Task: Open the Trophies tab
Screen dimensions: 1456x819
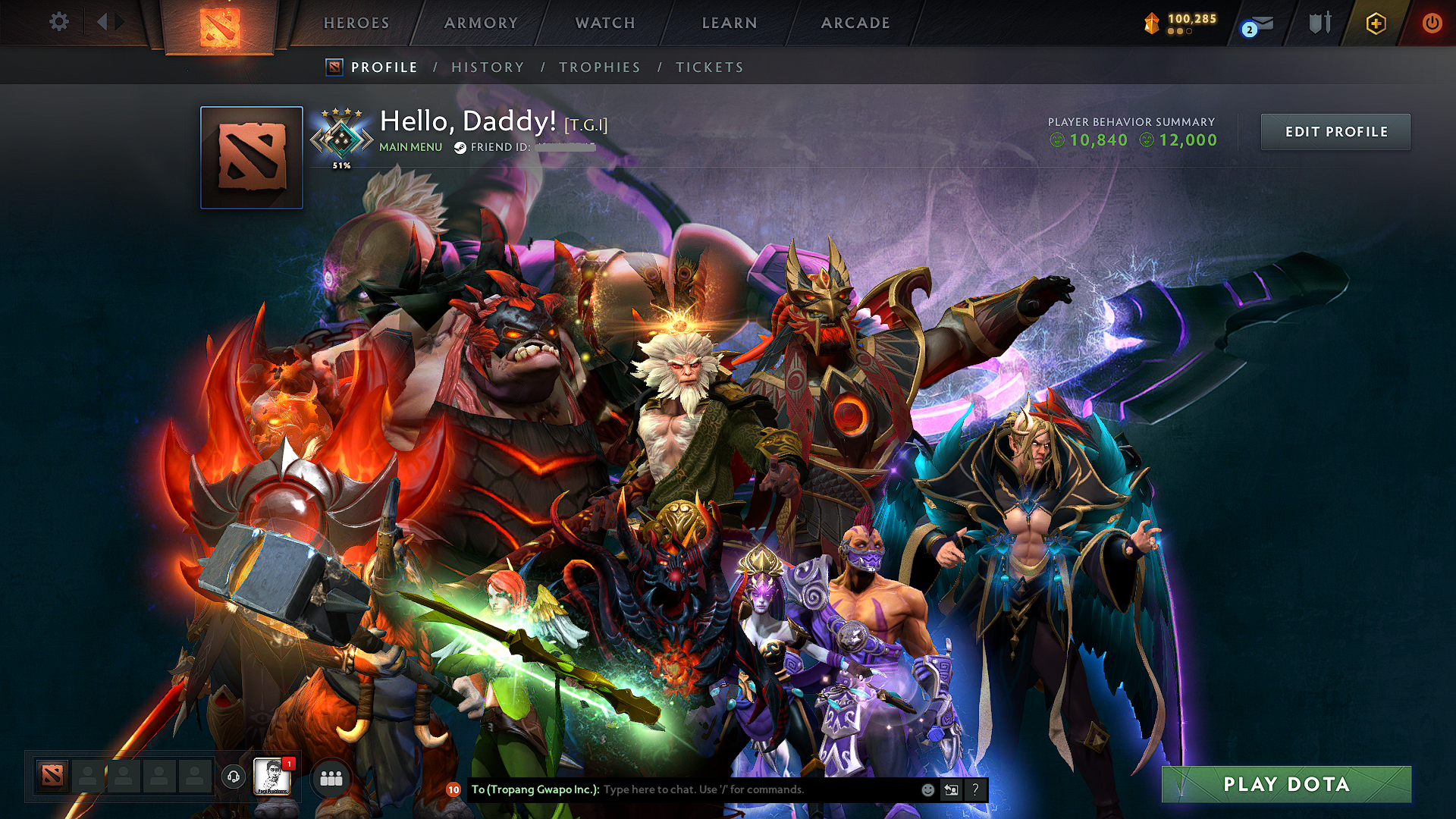Action: 599,67
